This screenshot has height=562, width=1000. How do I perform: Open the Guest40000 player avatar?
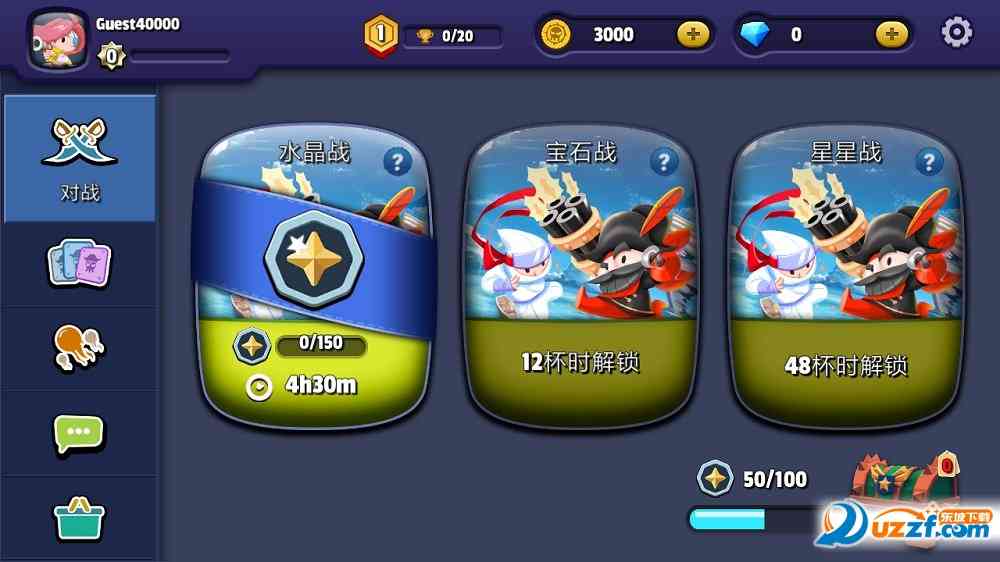pos(58,42)
